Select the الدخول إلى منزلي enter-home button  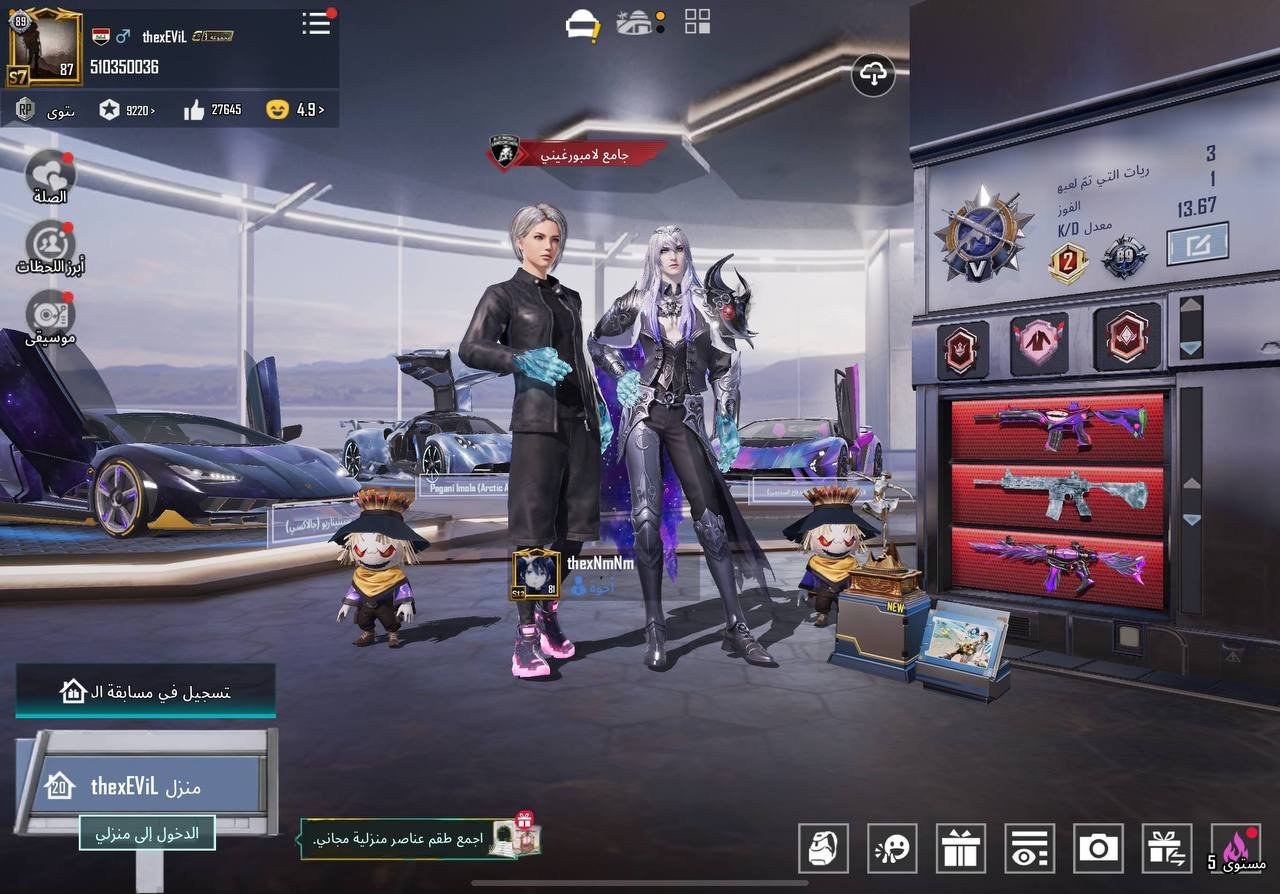click(147, 833)
